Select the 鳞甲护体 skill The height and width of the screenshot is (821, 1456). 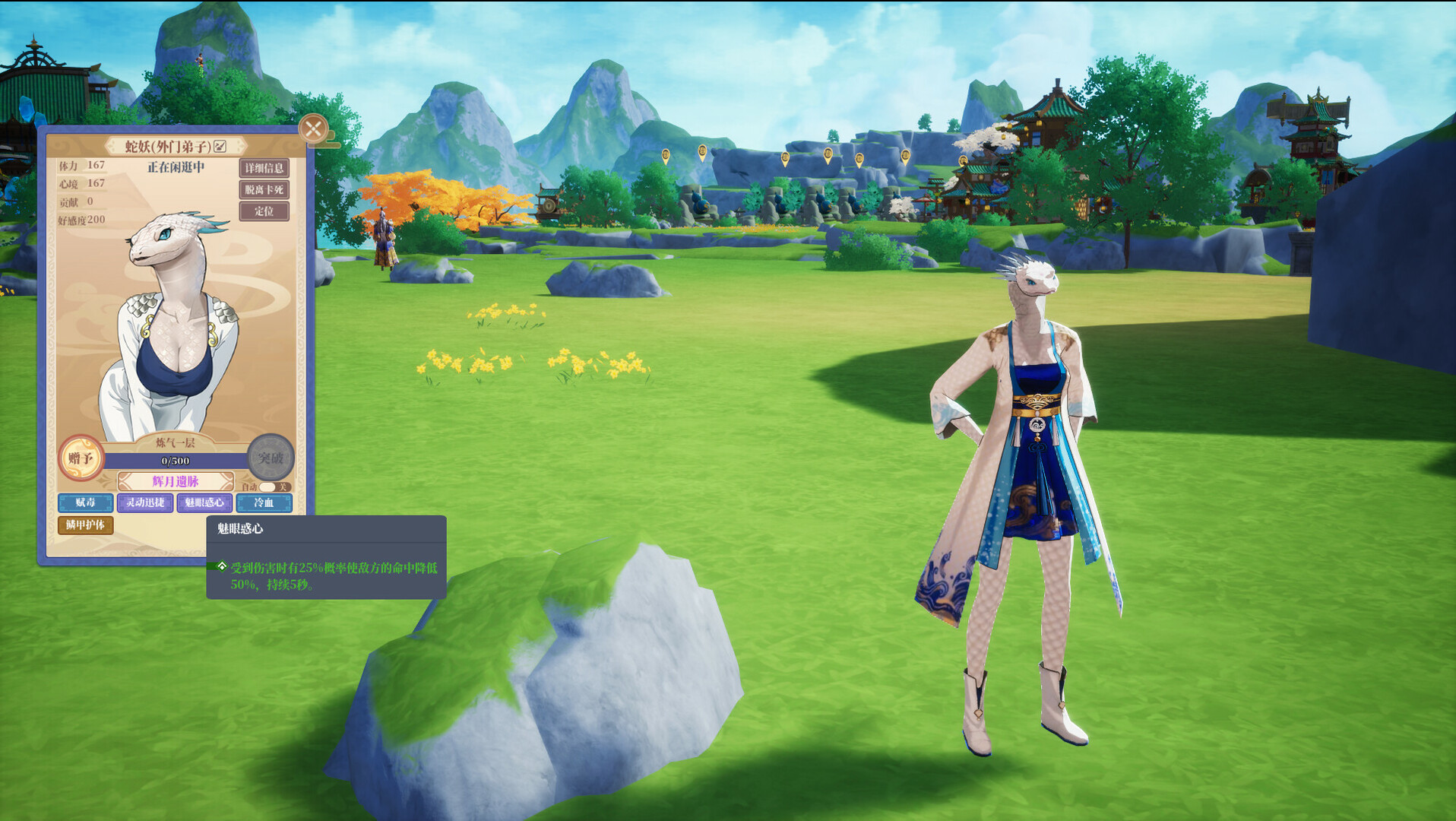click(x=86, y=525)
